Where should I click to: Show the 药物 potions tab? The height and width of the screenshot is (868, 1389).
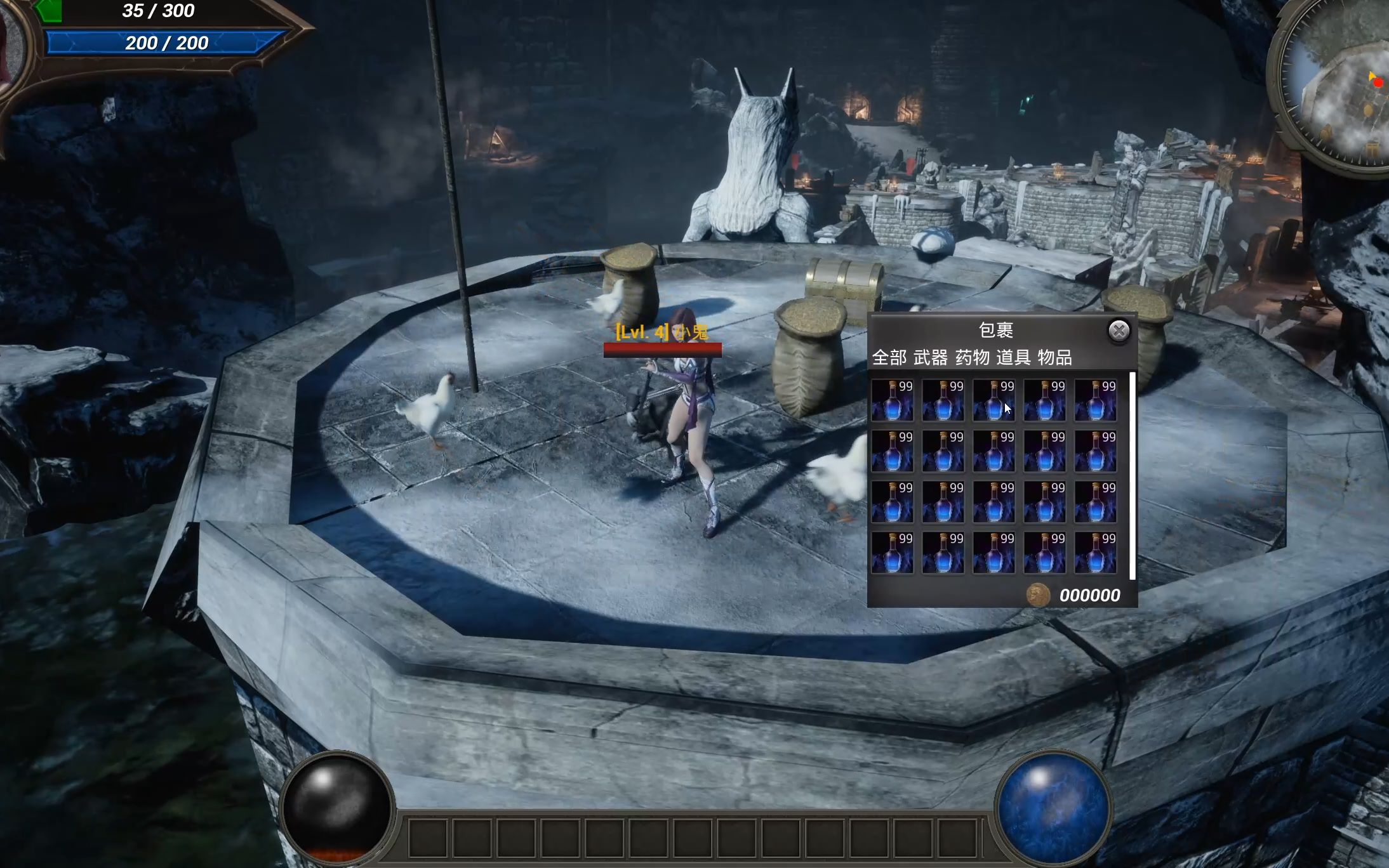point(972,358)
